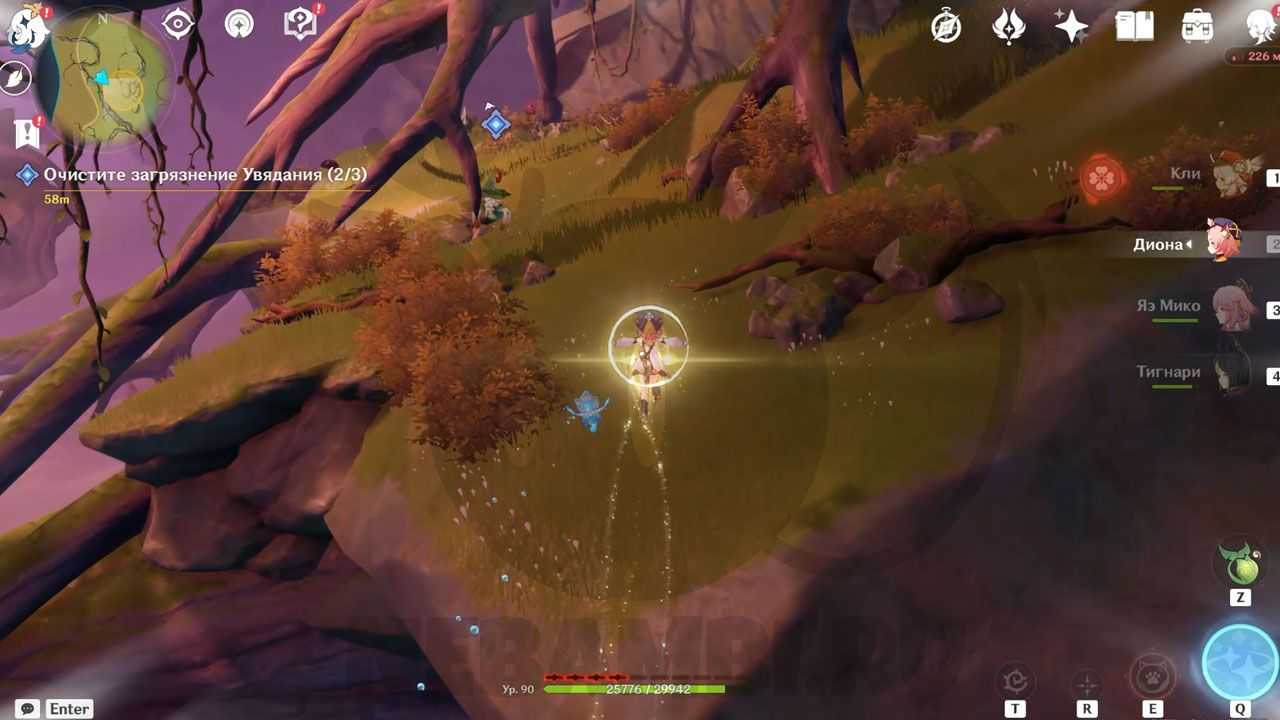
Task: Activate the cat paw elemental skill
Action: (1153, 676)
